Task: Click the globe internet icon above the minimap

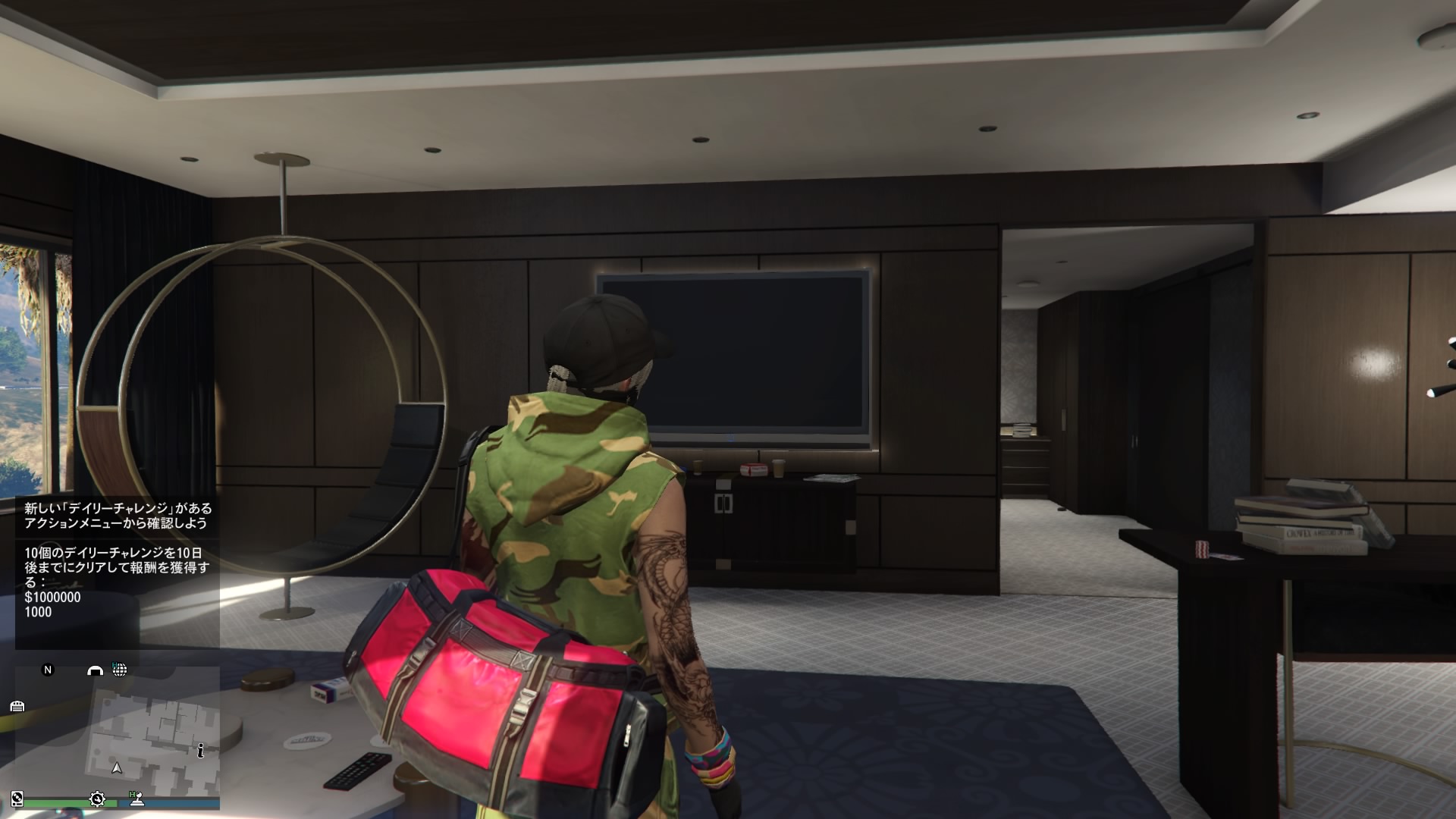Action: point(120,670)
